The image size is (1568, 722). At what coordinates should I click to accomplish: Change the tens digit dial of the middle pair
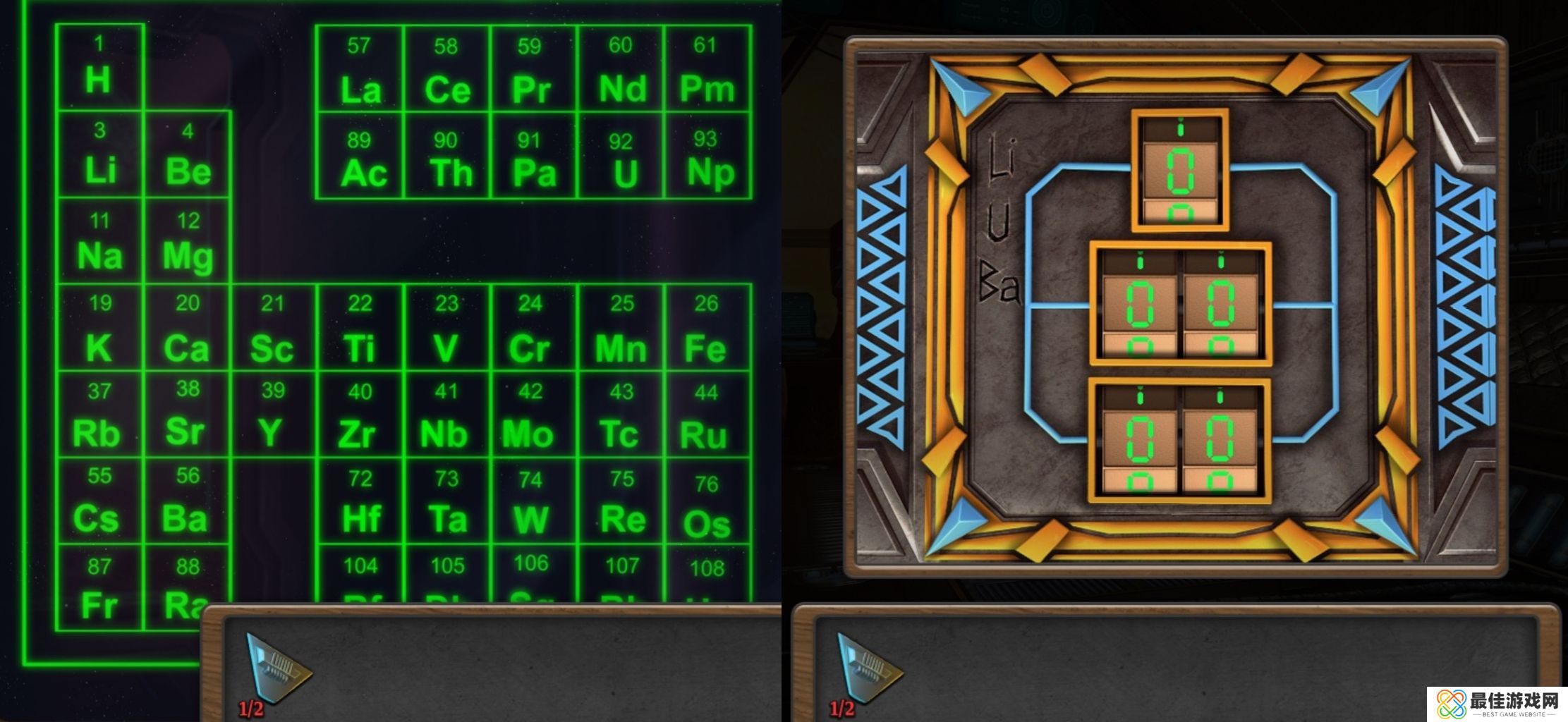[1140, 305]
